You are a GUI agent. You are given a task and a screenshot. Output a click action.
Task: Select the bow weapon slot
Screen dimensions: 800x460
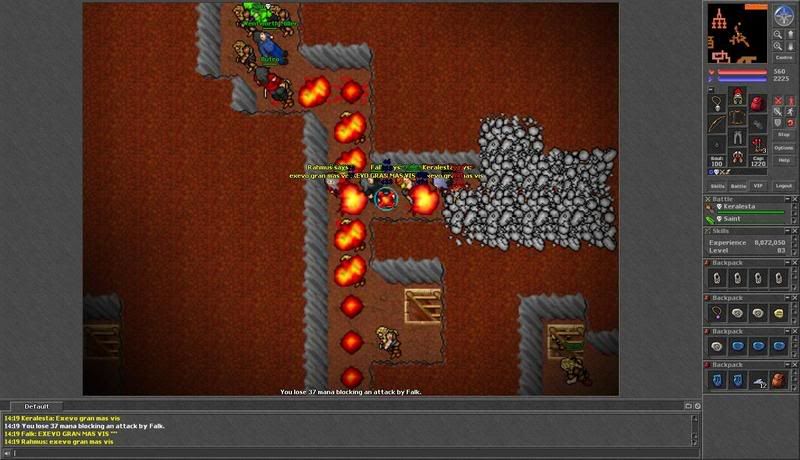tap(718, 125)
